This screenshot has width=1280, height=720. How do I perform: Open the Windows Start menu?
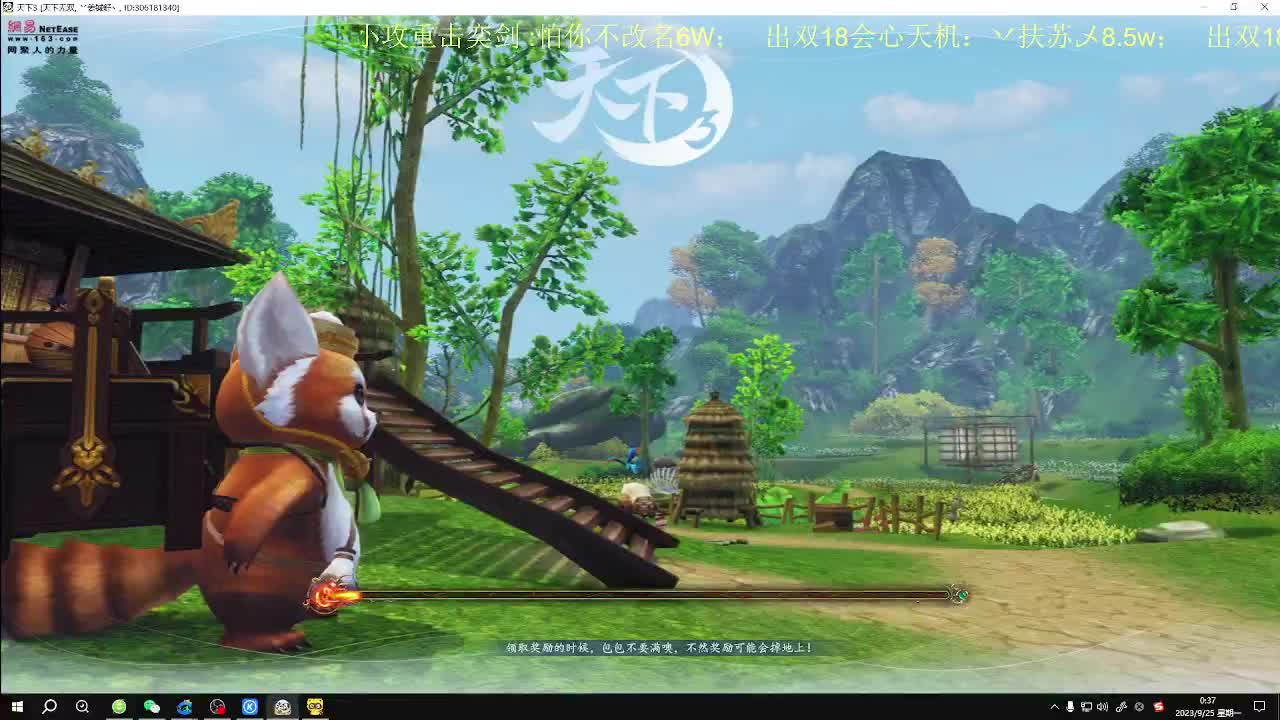pos(16,706)
